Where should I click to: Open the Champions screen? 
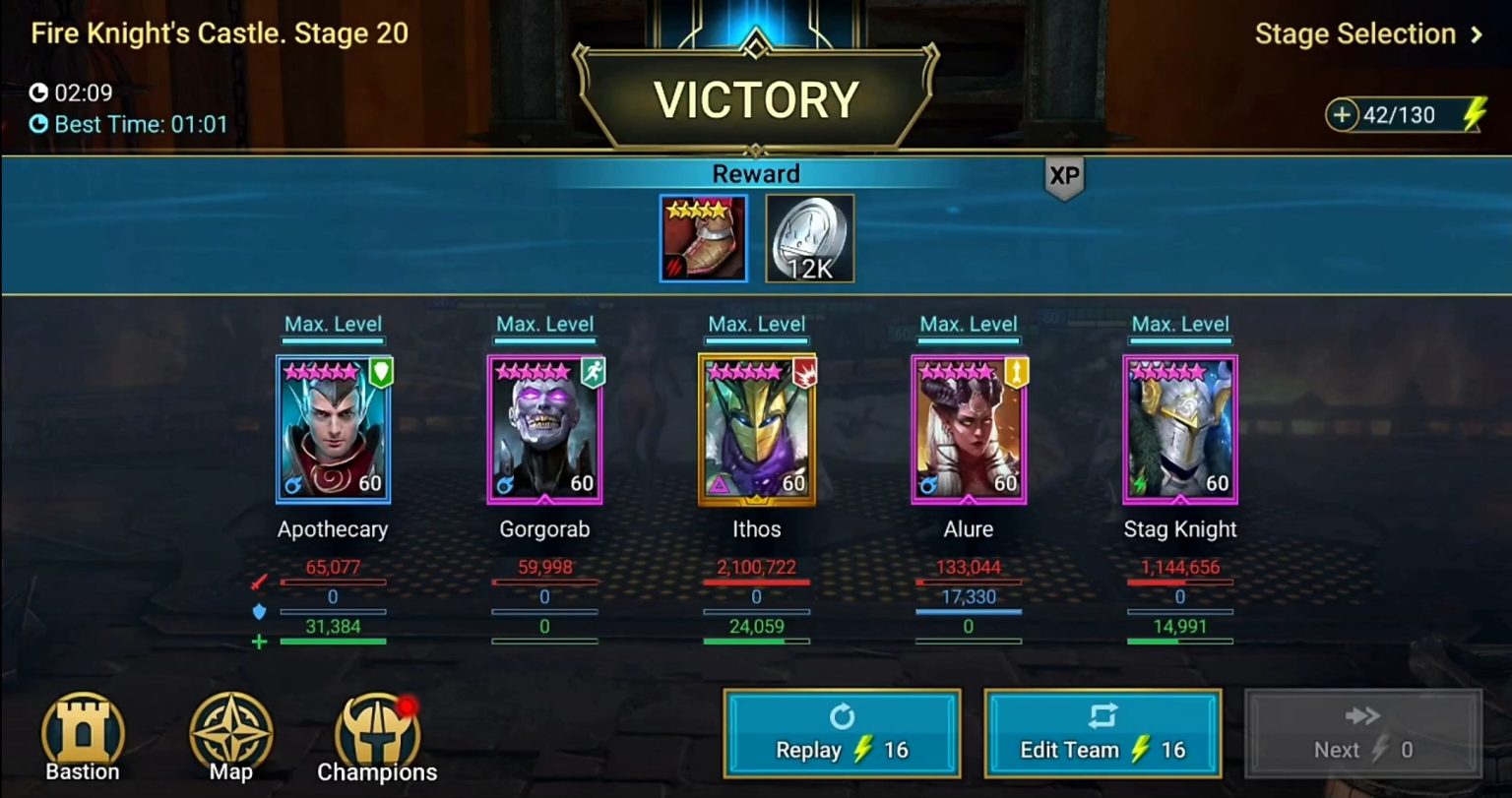tap(377, 730)
